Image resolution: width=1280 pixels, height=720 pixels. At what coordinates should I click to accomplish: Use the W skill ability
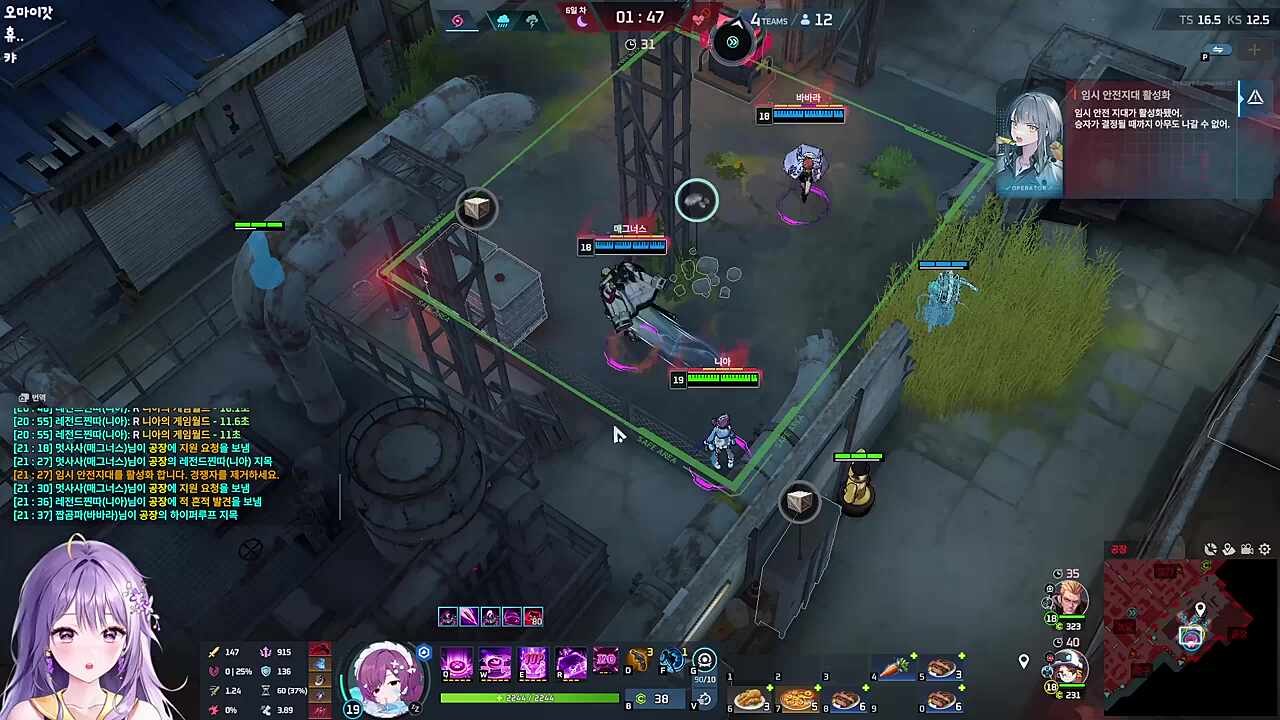pyautogui.click(x=495, y=662)
